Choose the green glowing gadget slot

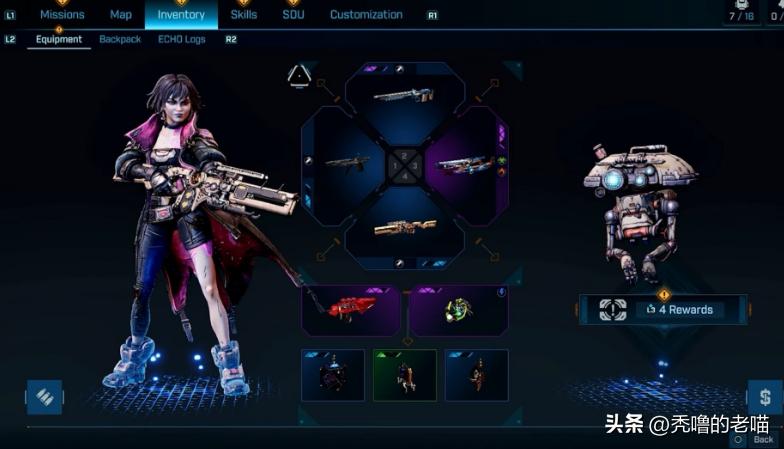coord(459,309)
